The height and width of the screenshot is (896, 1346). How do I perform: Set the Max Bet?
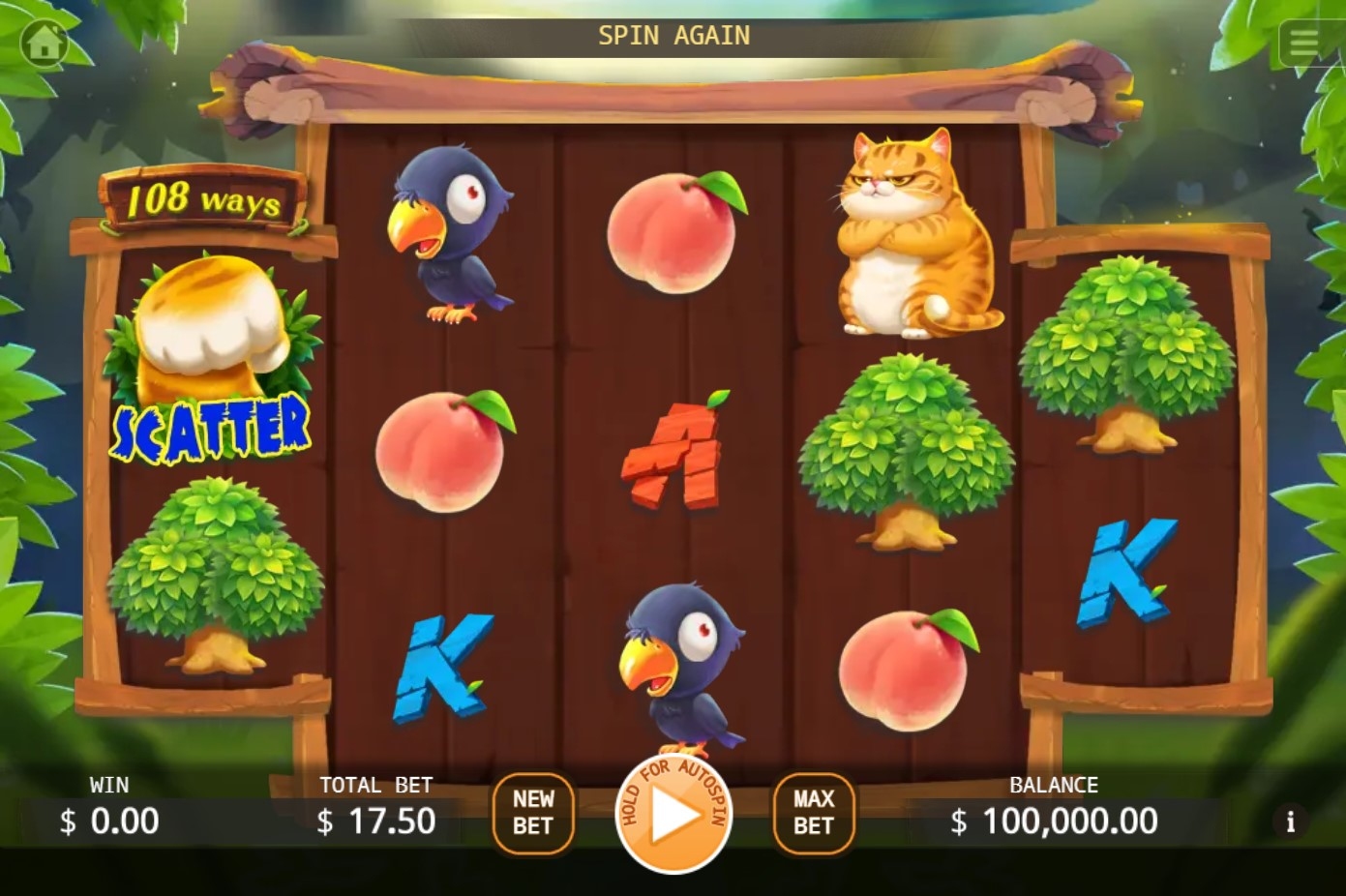coord(813,813)
